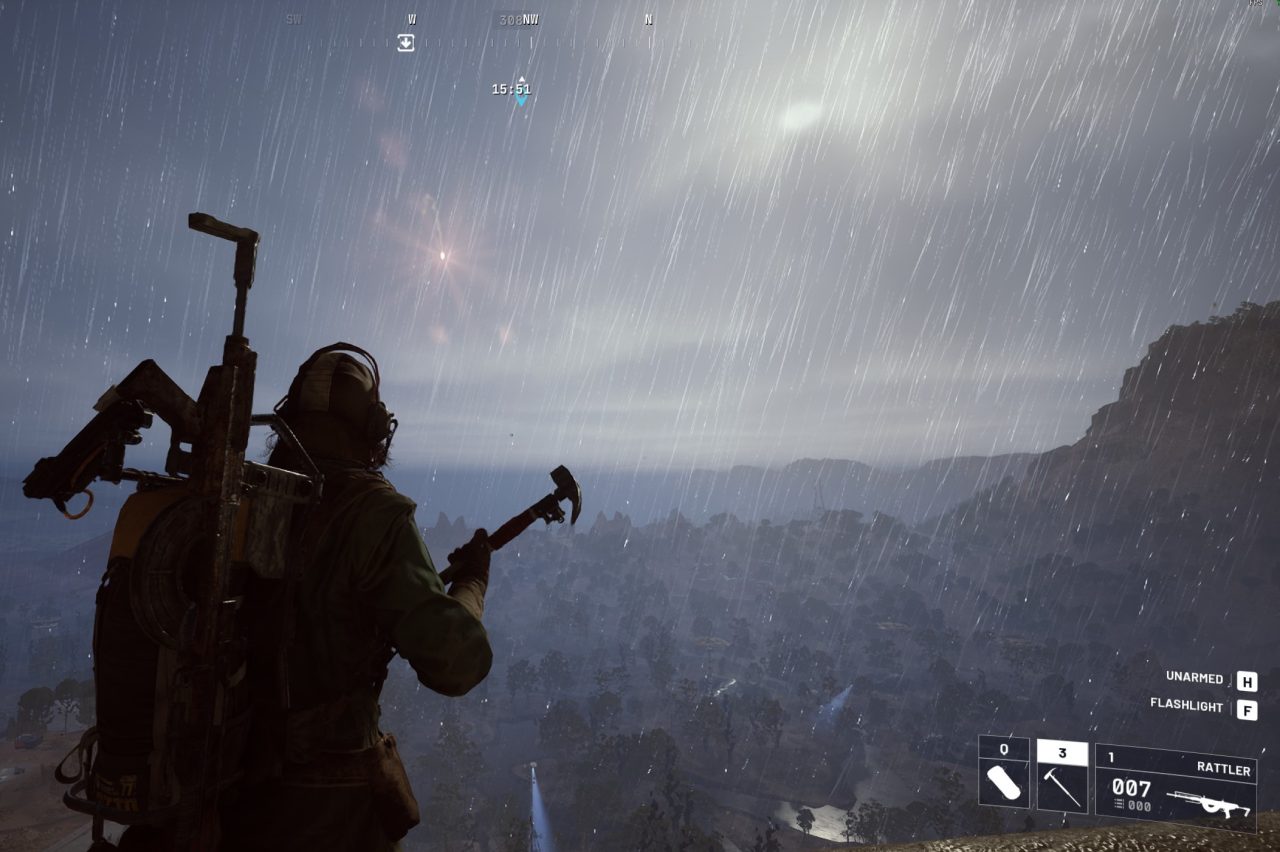Image resolution: width=1280 pixels, height=852 pixels.
Task: Click the blue objective marker below the compass
Action: 521,99
